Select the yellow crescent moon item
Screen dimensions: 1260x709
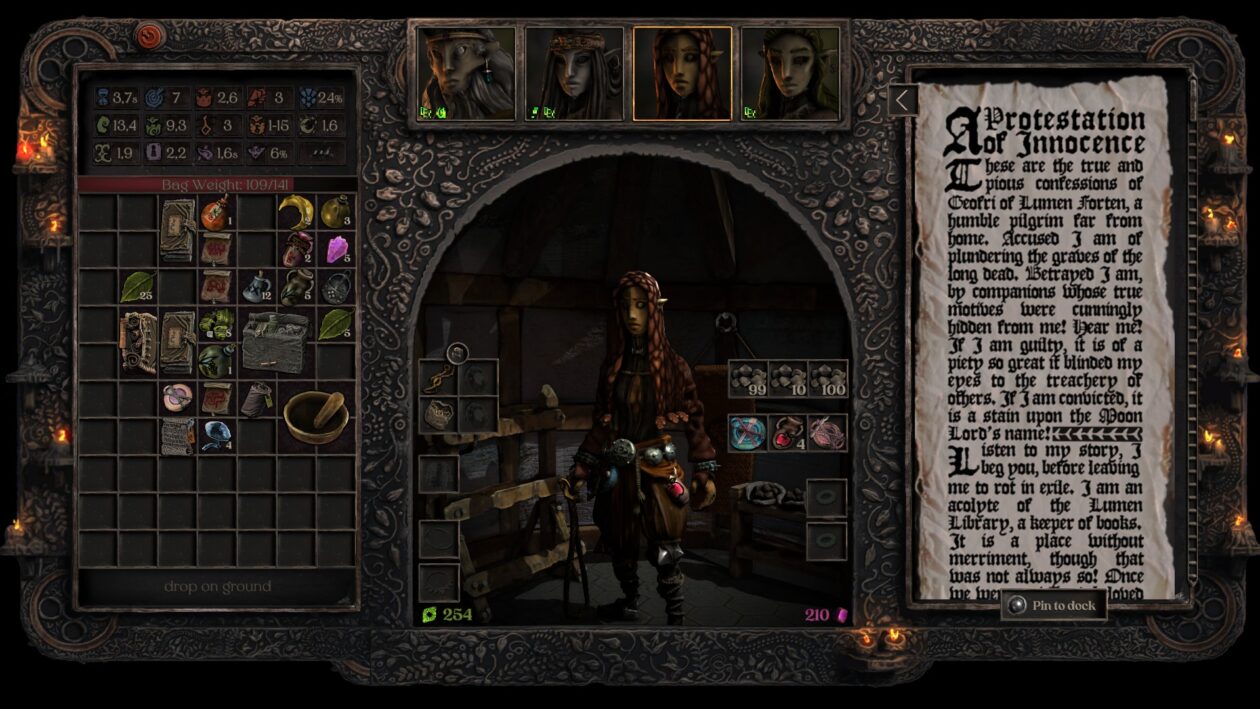(296, 211)
